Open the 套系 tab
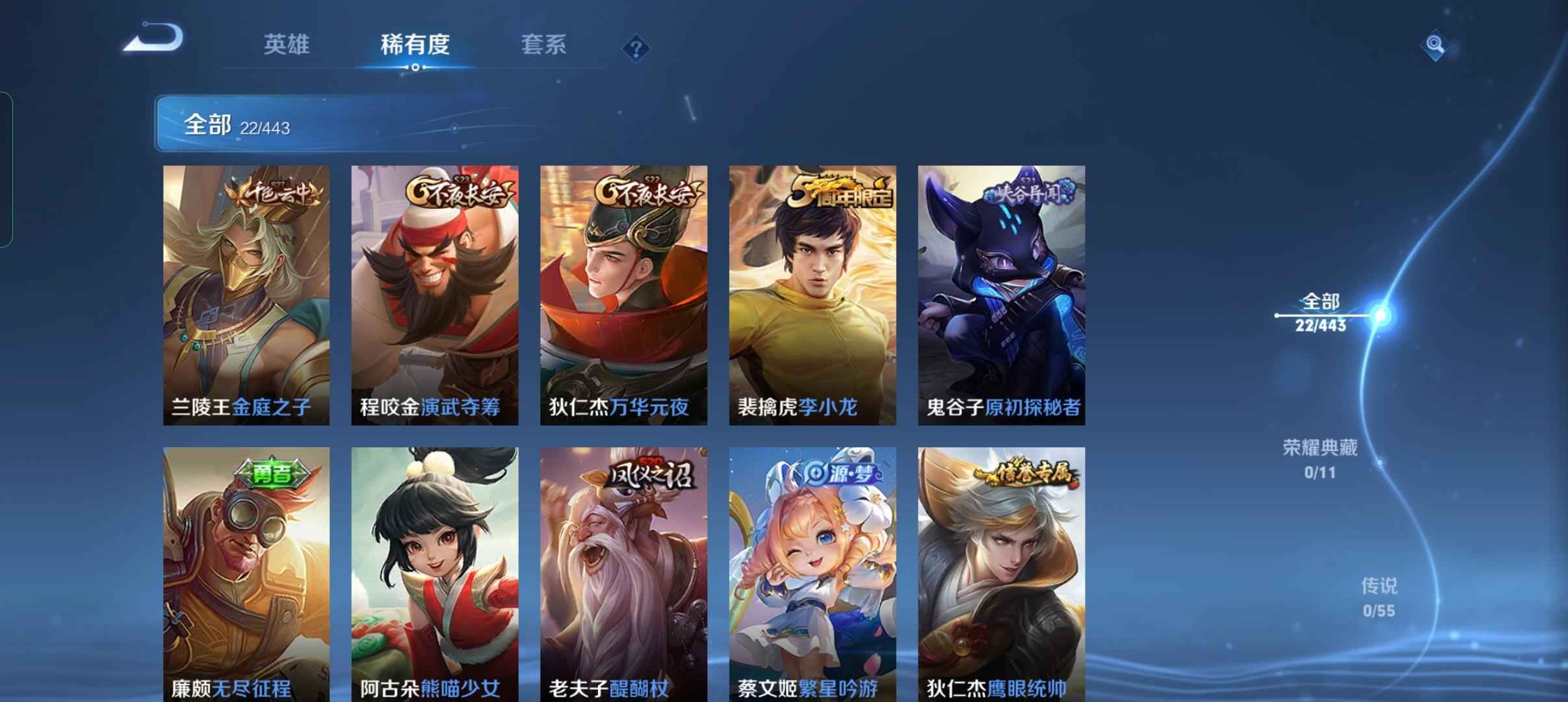Viewport: 1568px width, 702px height. coord(543,45)
